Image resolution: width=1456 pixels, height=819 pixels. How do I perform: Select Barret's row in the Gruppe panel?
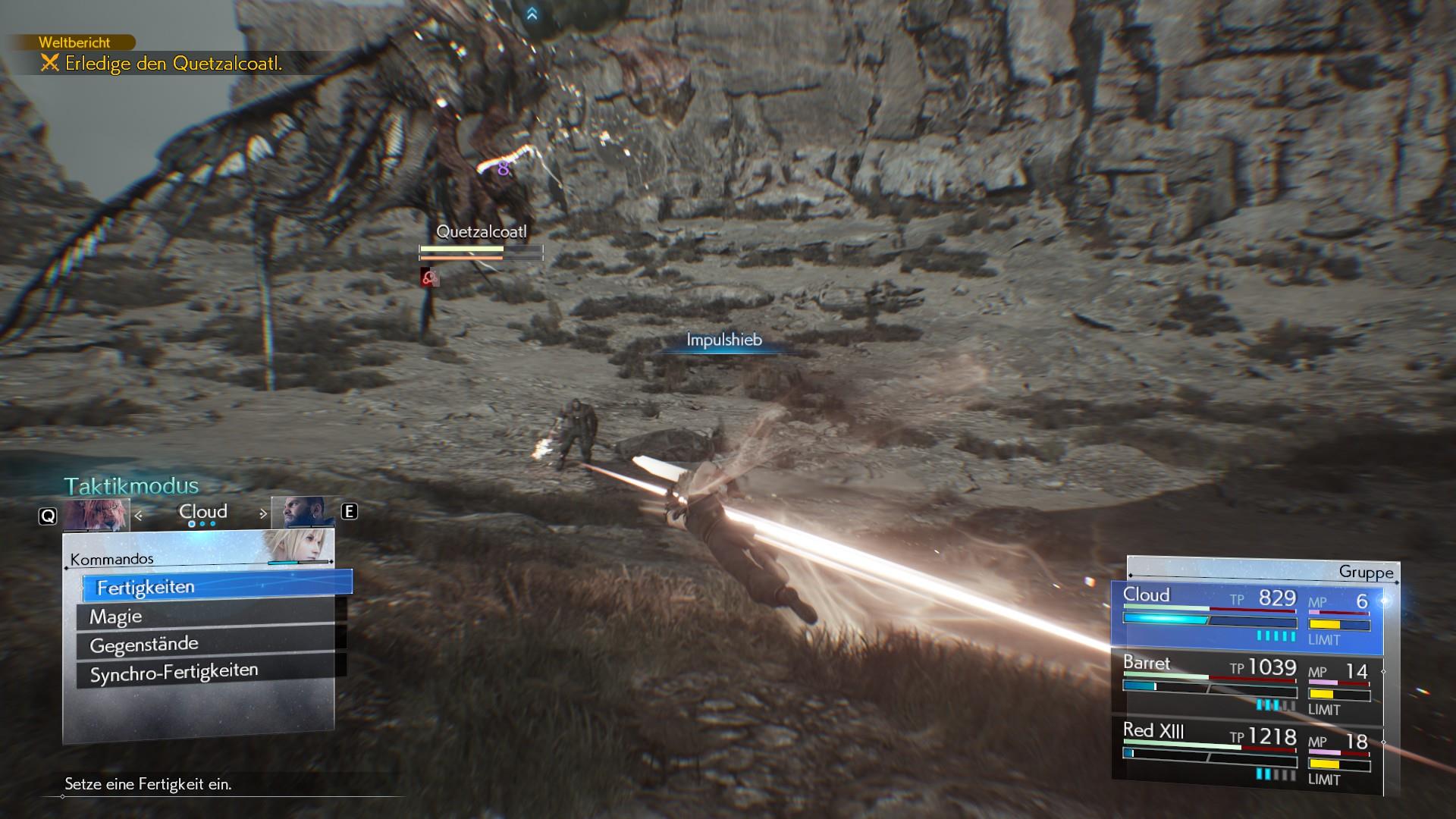(1247, 686)
